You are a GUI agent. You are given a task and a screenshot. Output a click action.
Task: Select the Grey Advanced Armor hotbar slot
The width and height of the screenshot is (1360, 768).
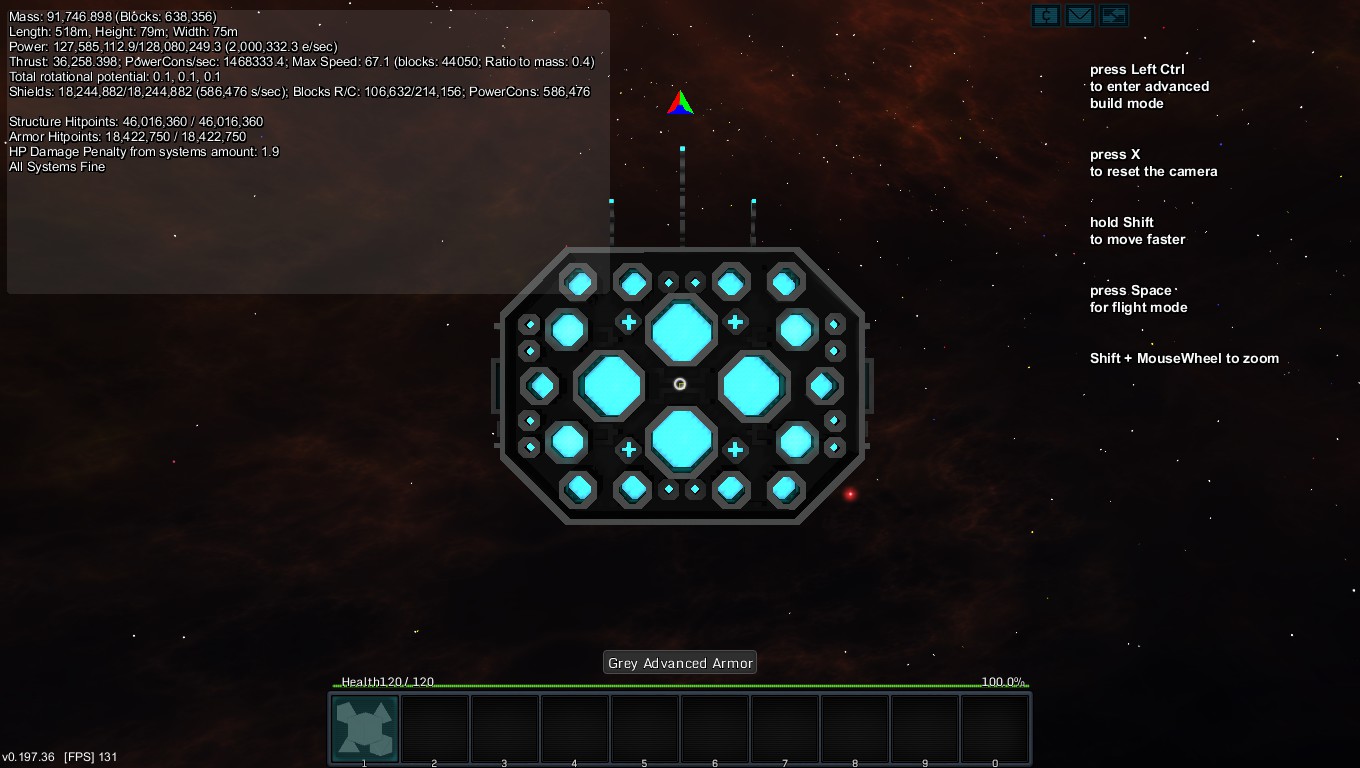(365, 728)
